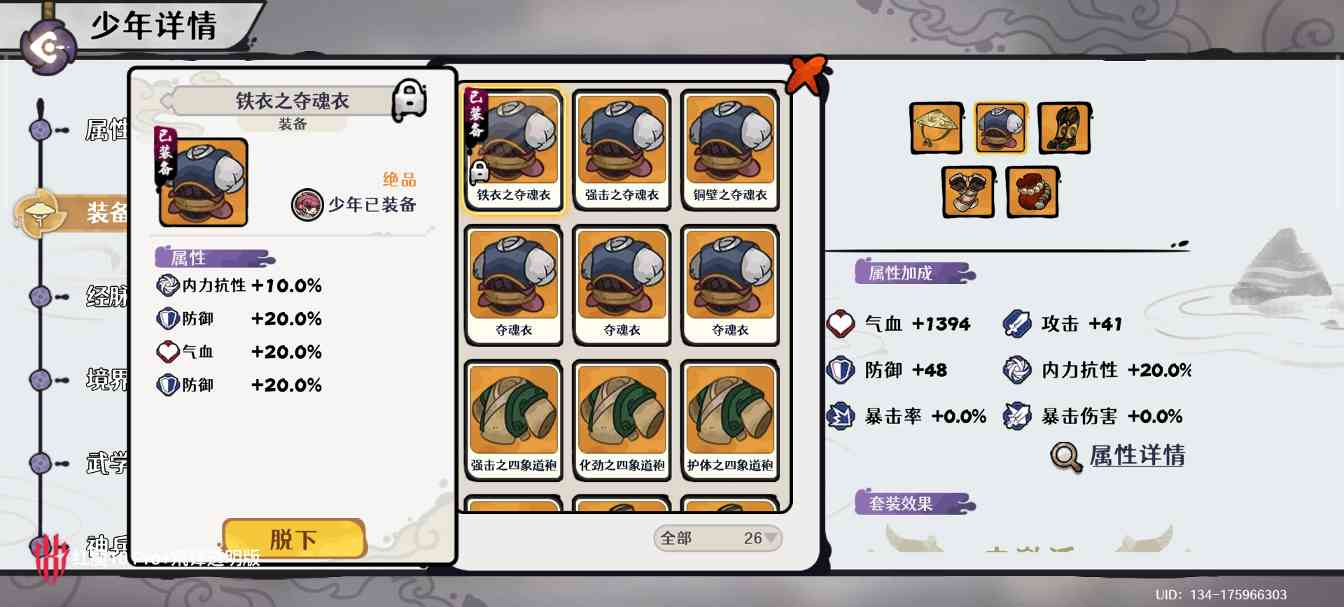Select the straw hat equipment slot
The height and width of the screenshot is (607, 1344).
936,128
